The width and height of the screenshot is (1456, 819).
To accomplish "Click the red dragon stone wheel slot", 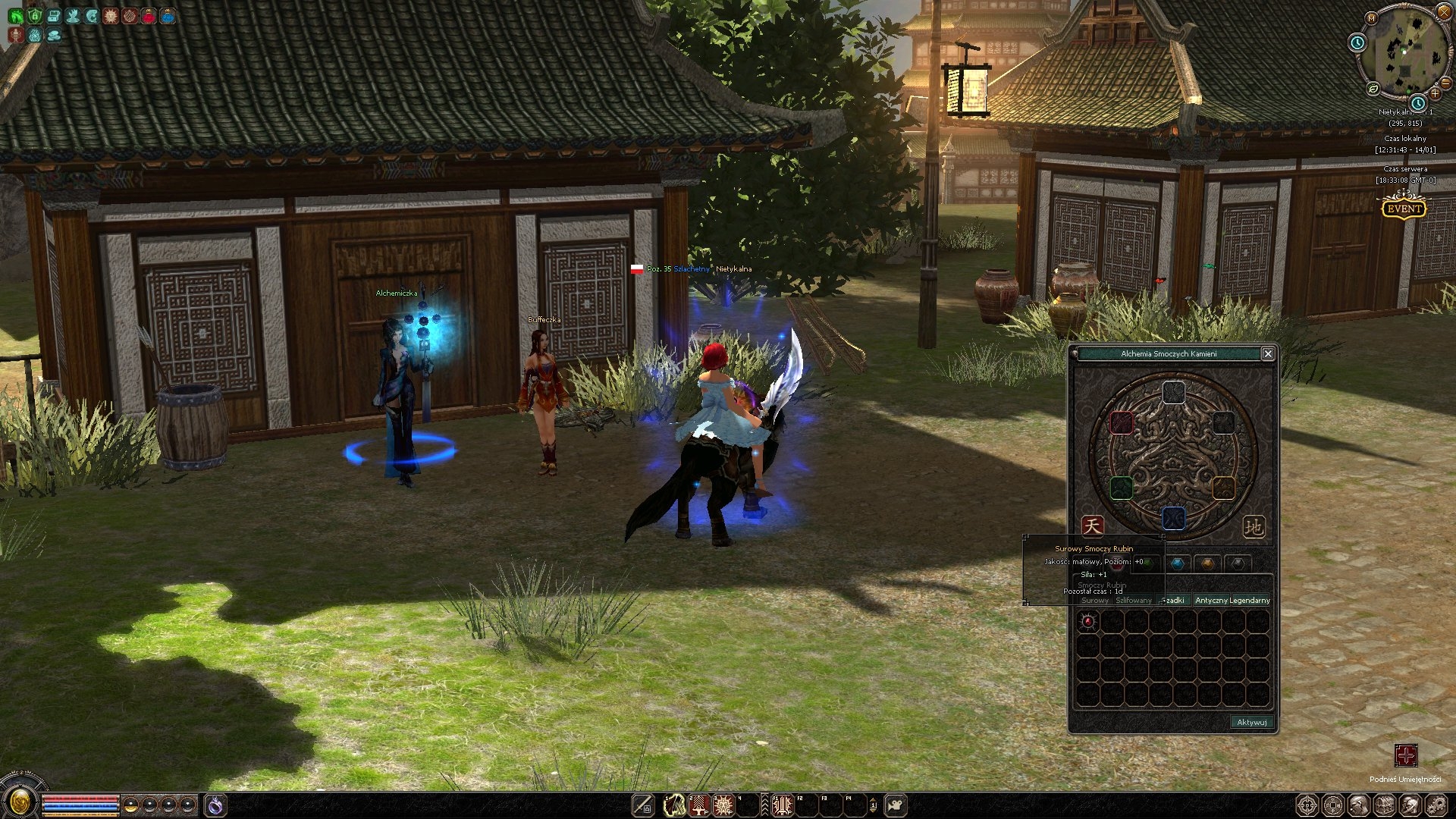I will tap(1122, 423).
